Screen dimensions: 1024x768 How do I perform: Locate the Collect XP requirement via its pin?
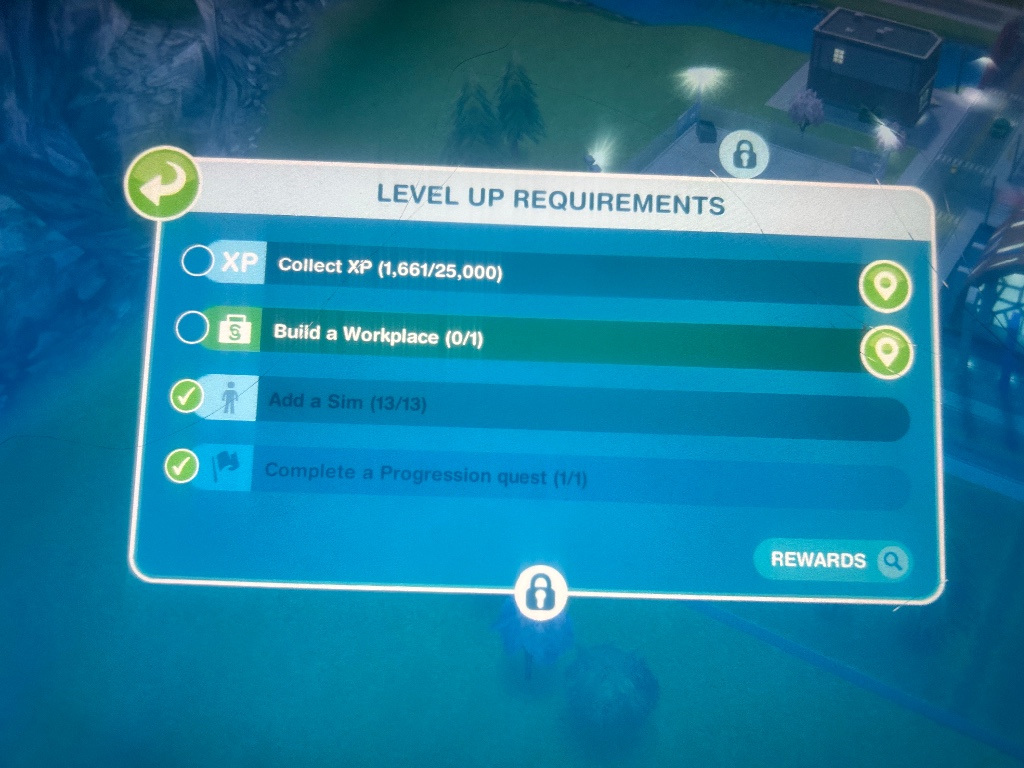coord(887,288)
